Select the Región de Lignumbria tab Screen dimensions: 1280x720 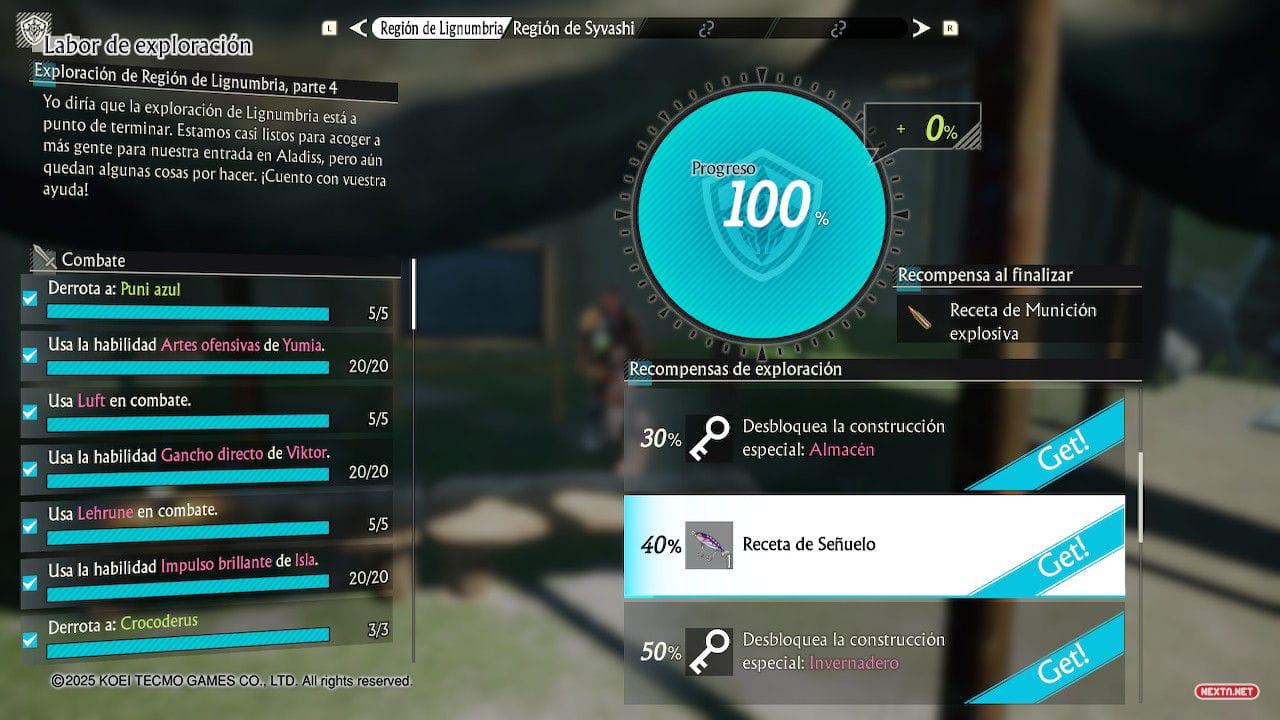click(x=439, y=28)
